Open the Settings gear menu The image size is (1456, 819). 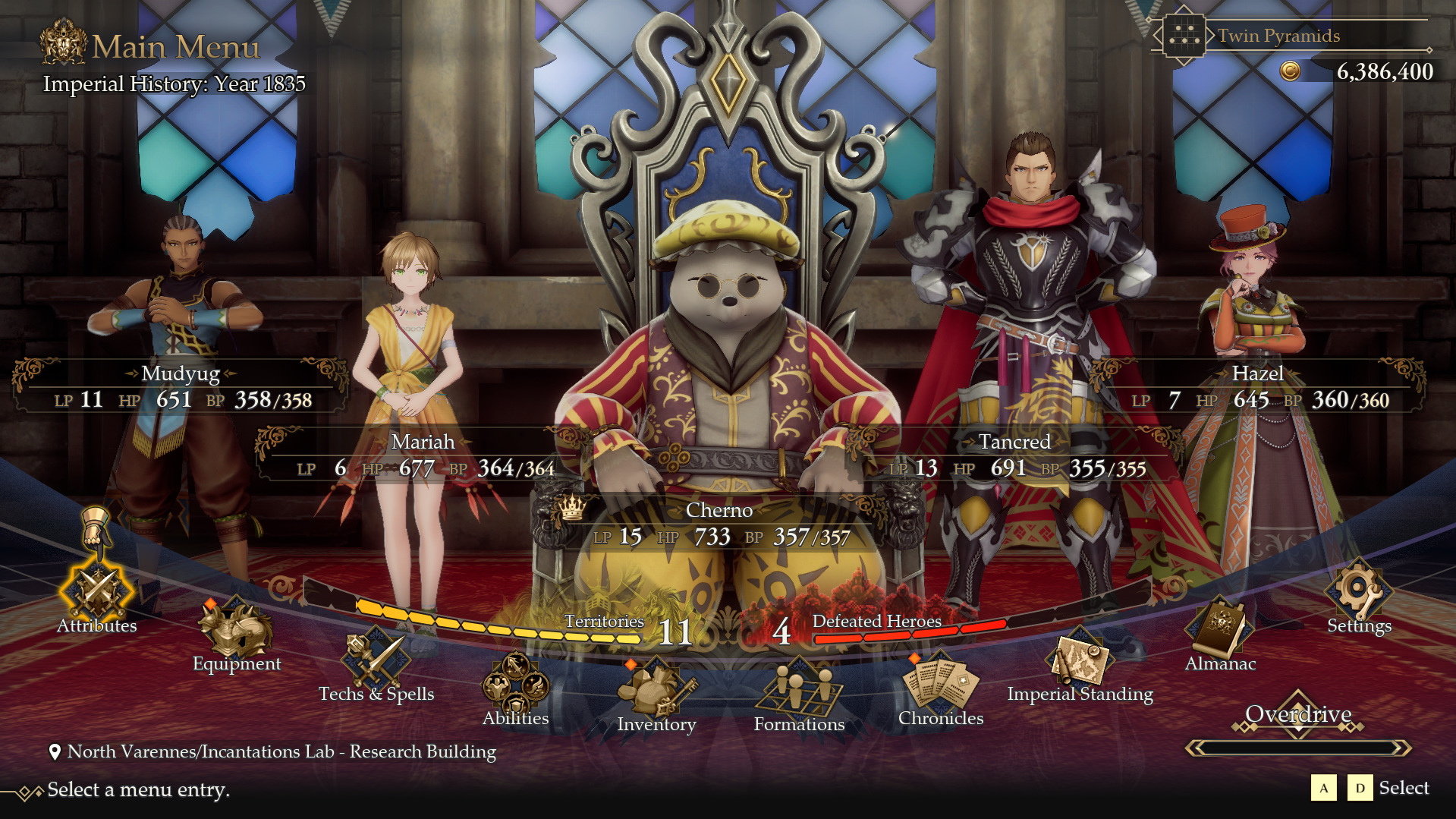coord(1358,594)
